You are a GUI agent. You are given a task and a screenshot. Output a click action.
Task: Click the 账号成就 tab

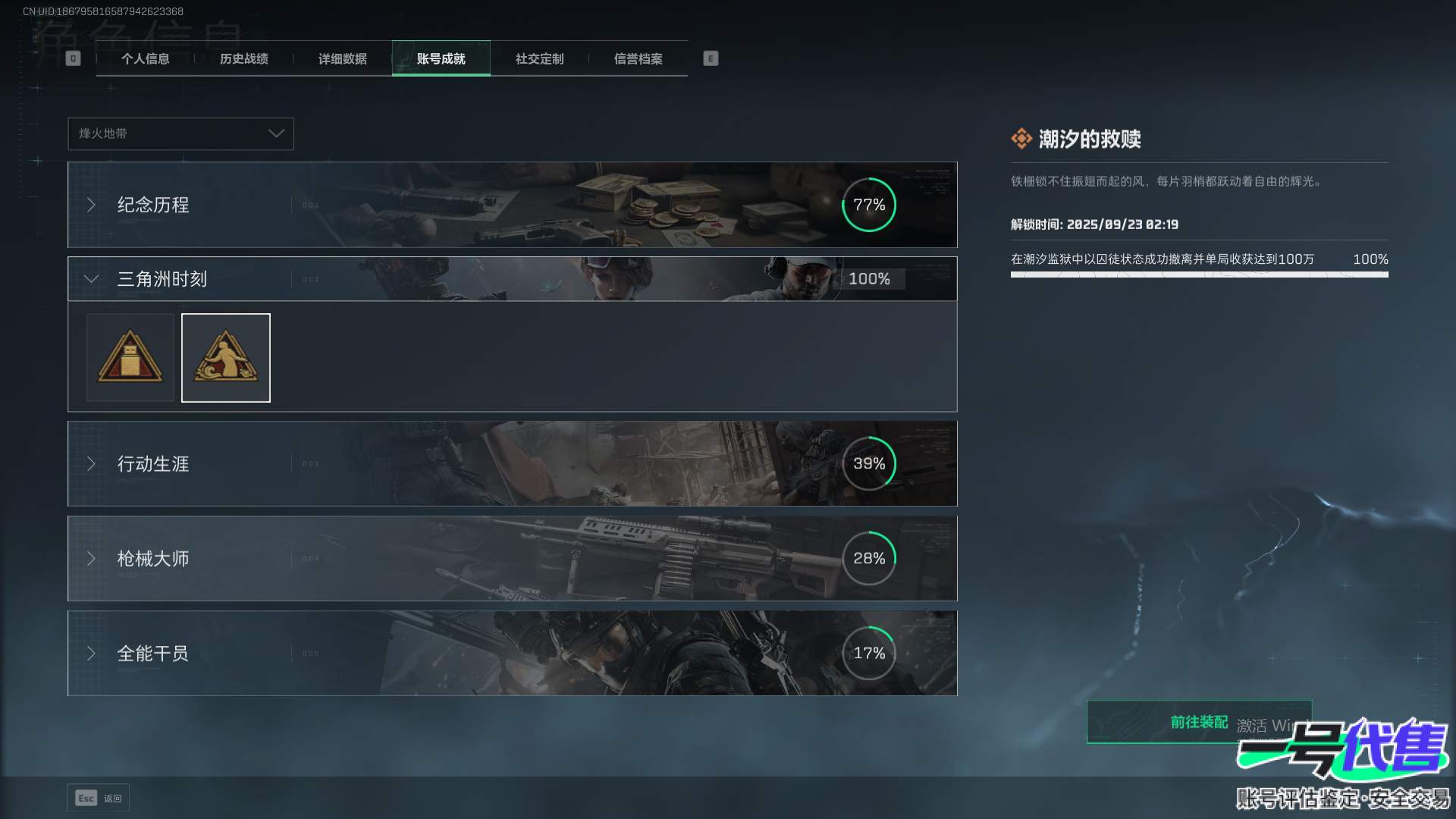[x=441, y=59]
